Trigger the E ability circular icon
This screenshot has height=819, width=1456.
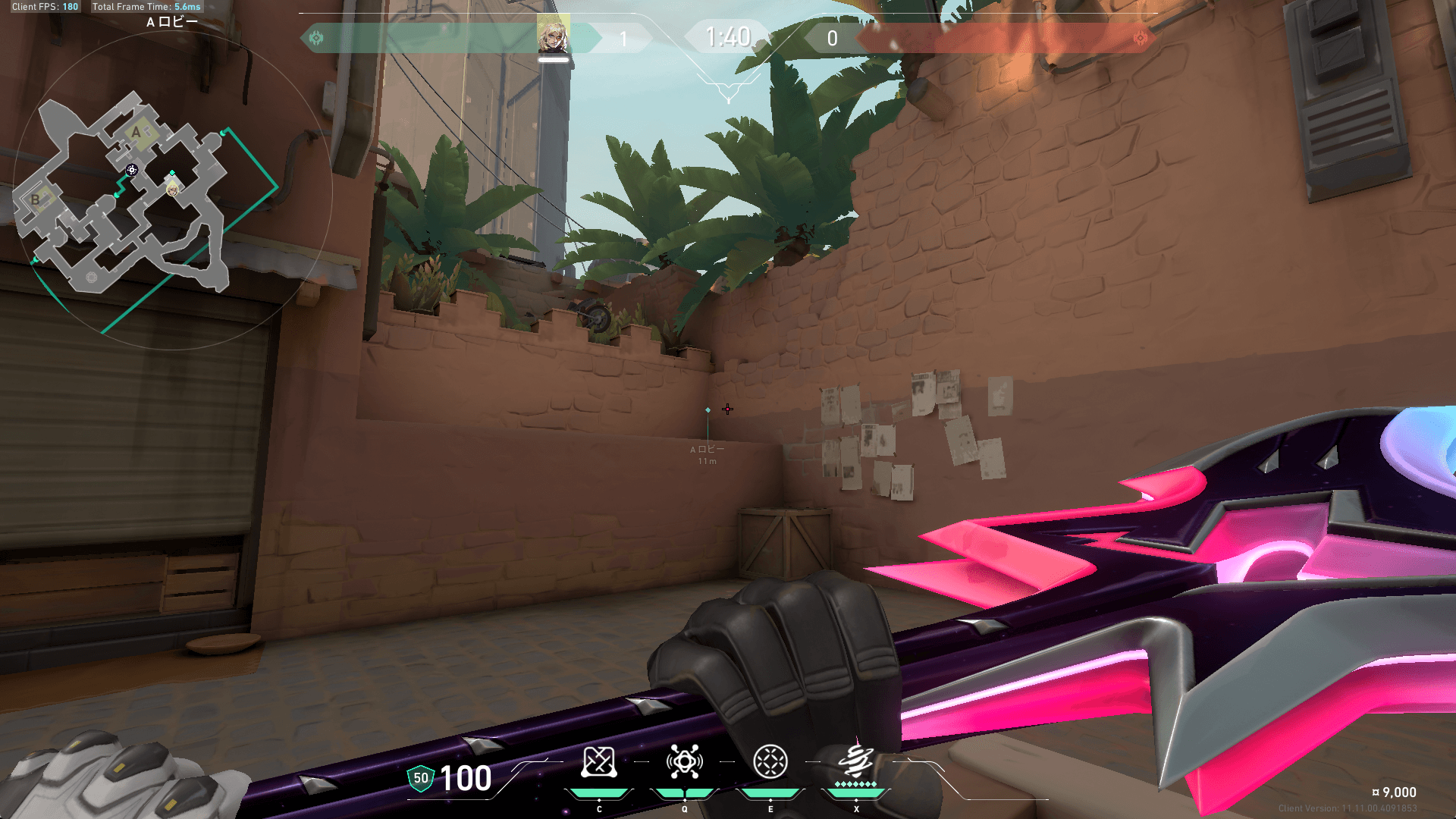tap(770, 762)
